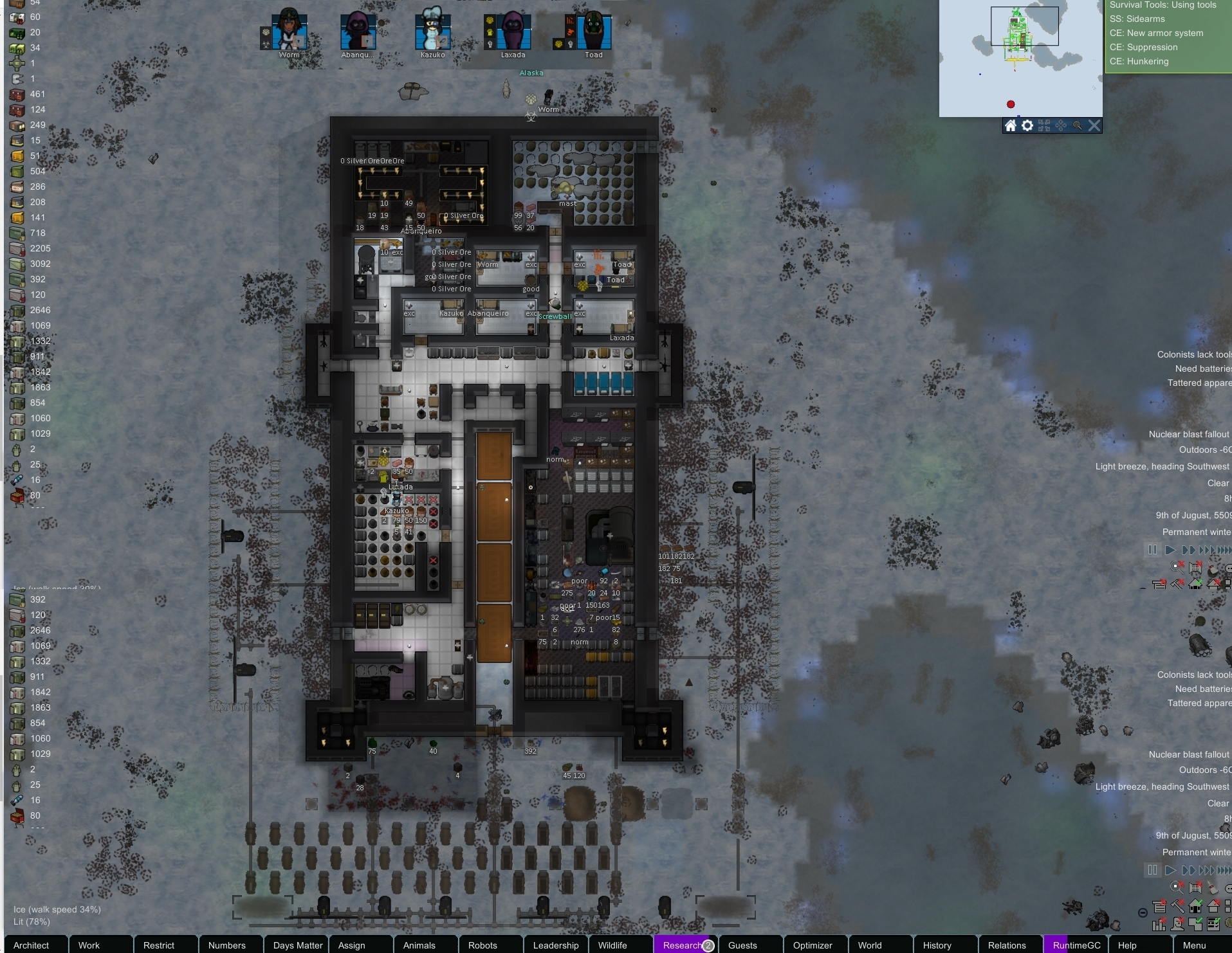This screenshot has height=953, width=1232.
Task: Open the RuntimeGC tab
Action: pos(1076,945)
